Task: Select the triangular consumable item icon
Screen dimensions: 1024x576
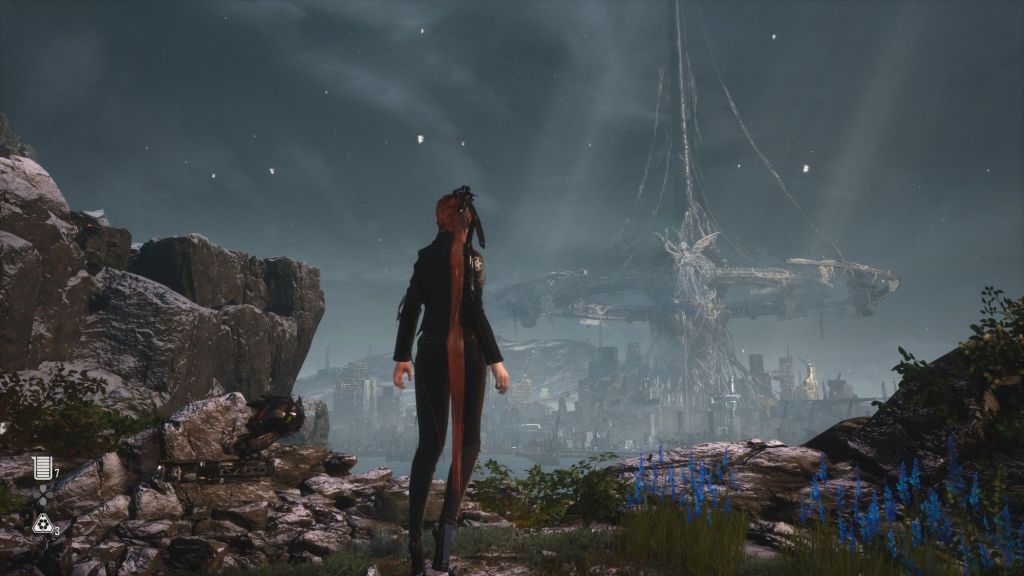Action: click(x=41, y=522)
